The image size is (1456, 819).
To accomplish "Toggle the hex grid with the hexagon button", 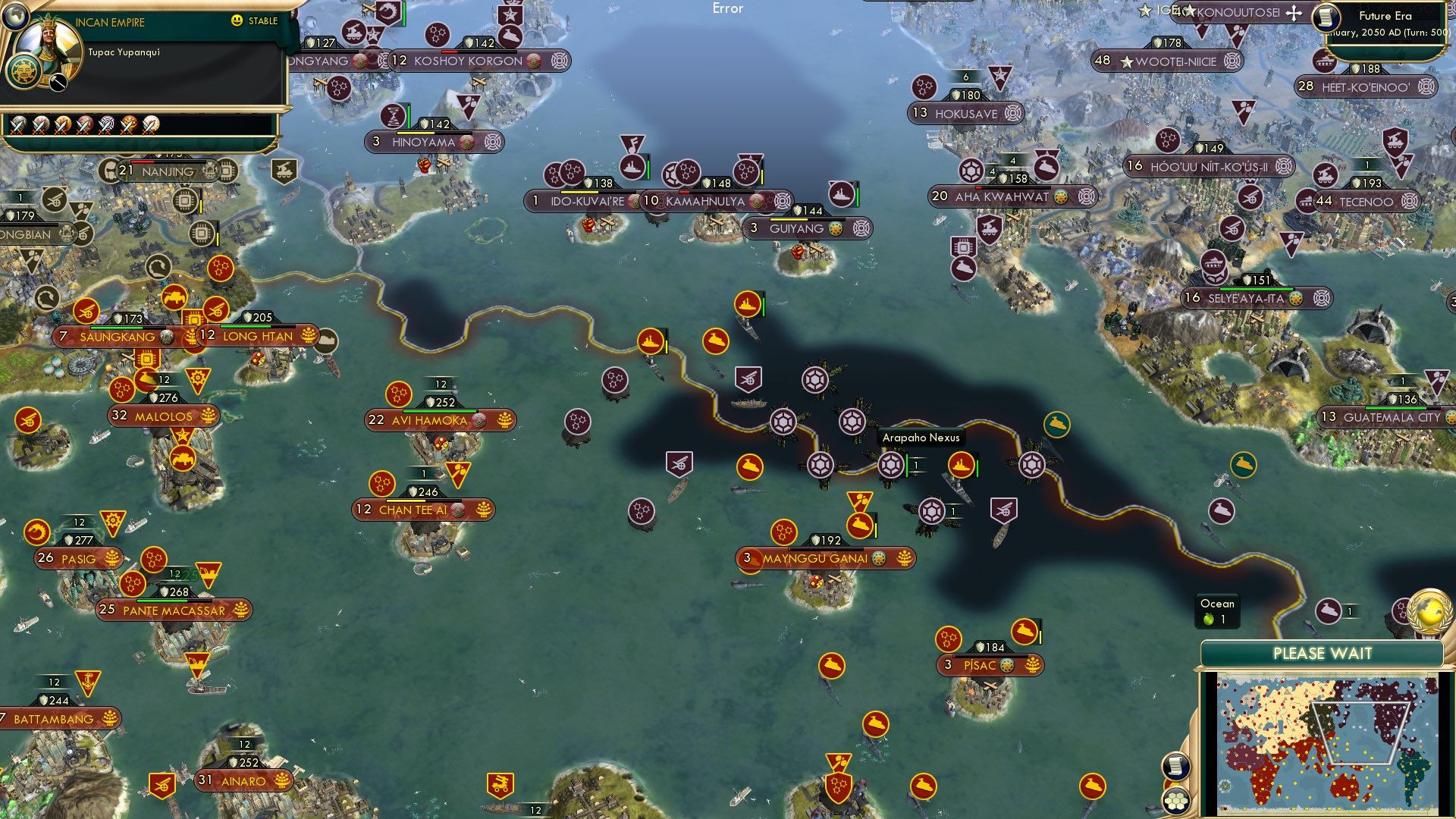I will pos(1176,802).
